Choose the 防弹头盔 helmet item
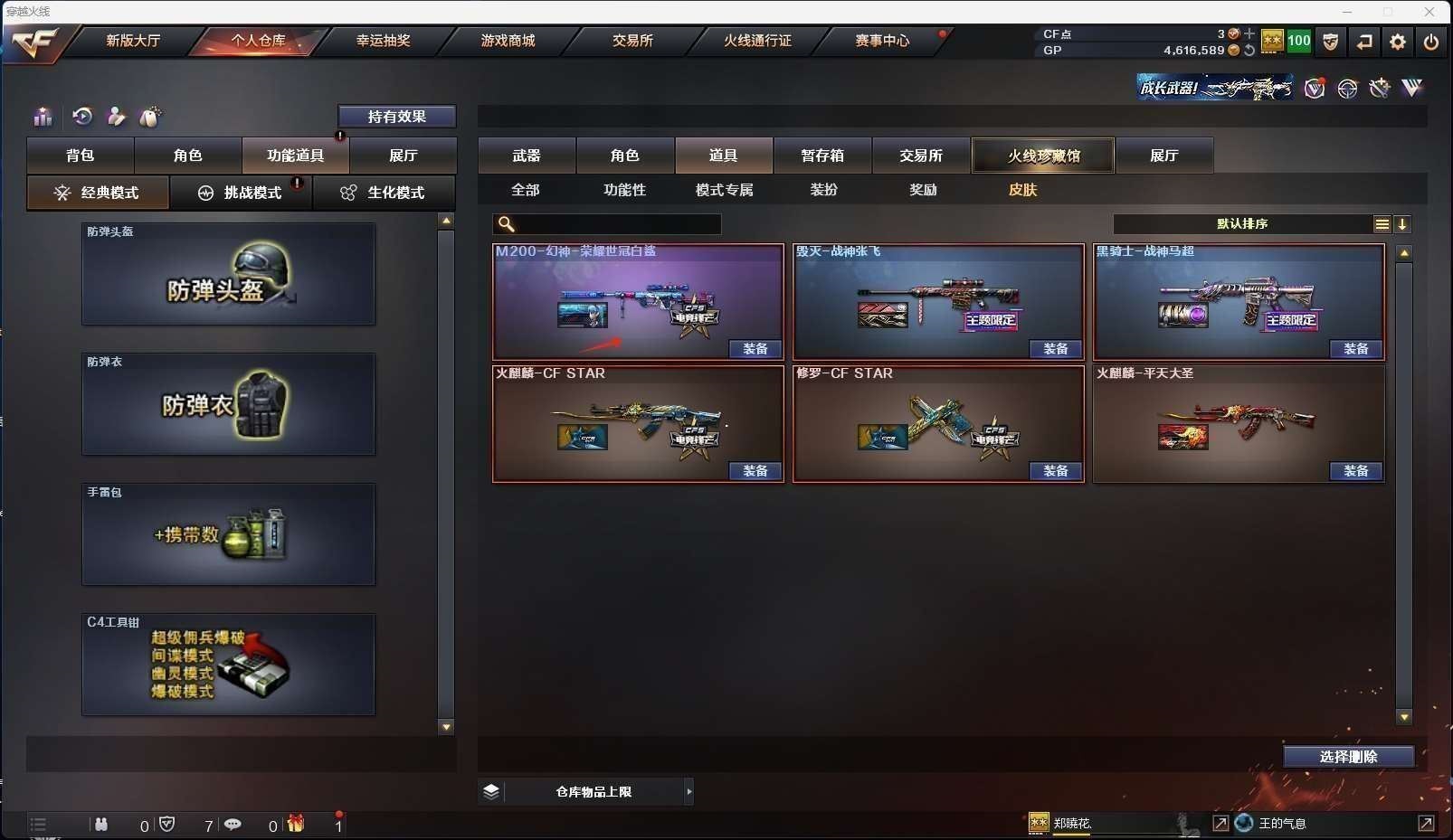 pos(228,275)
